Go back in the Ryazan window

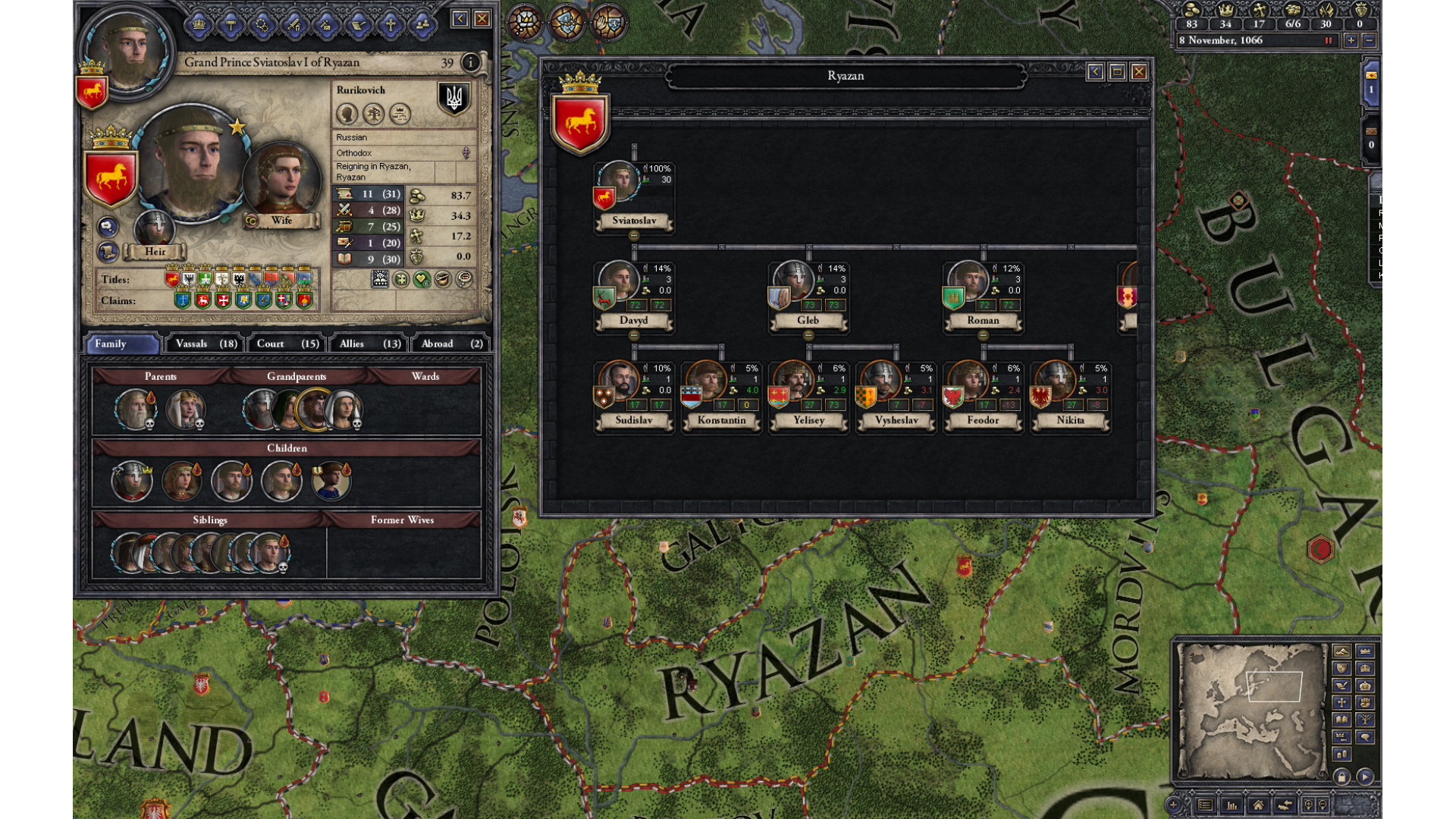point(1095,72)
